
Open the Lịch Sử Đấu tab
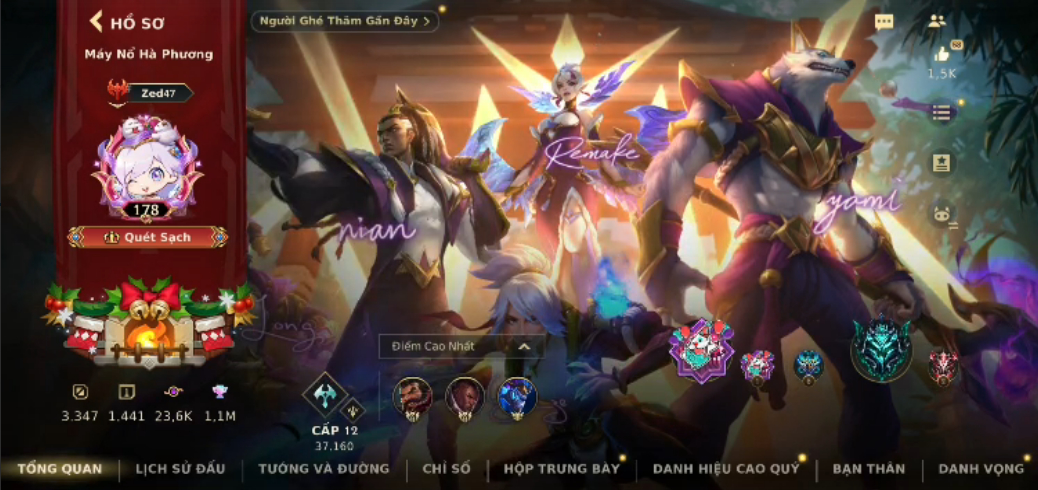[180, 468]
